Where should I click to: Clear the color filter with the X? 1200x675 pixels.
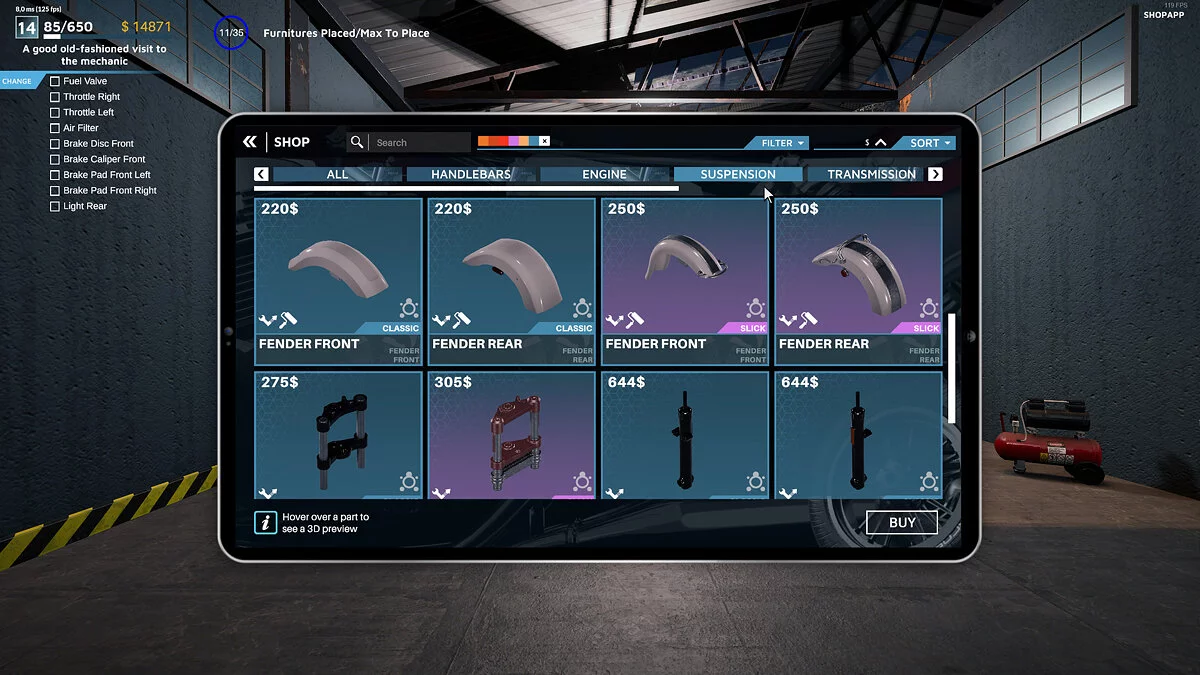pos(544,142)
